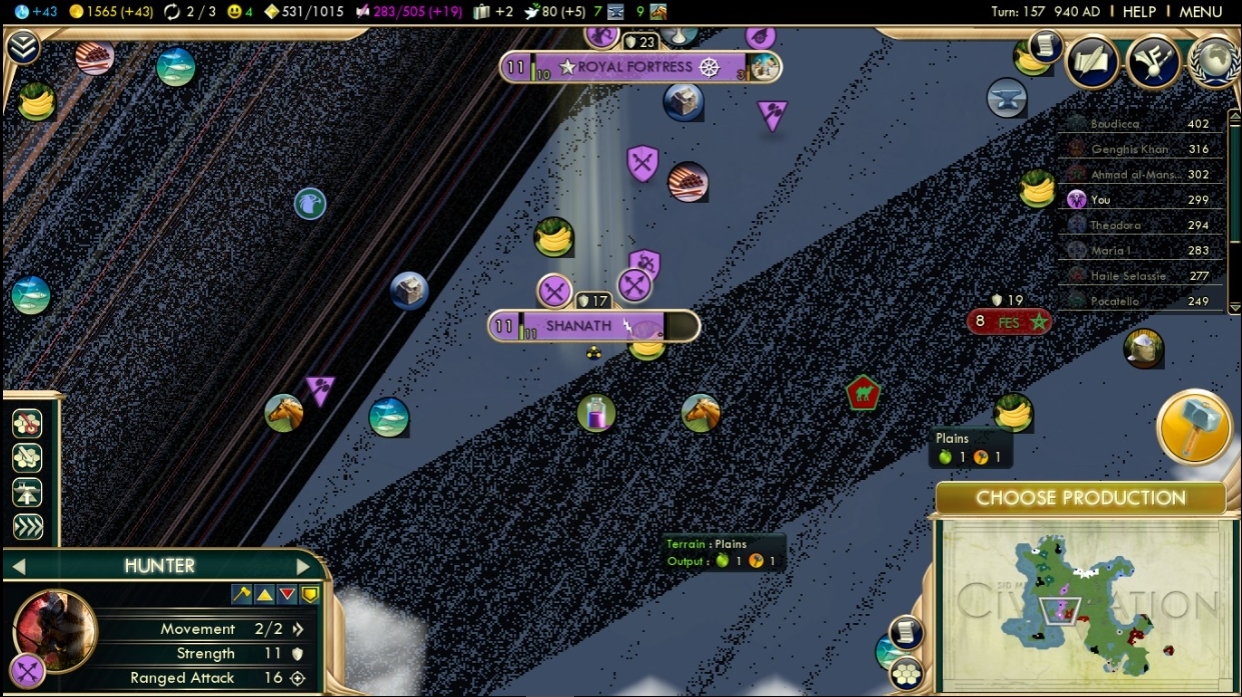The width and height of the screenshot is (1242, 697).
Task: Click the Hunter unit portrait
Action: pyautogui.click(x=55, y=630)
